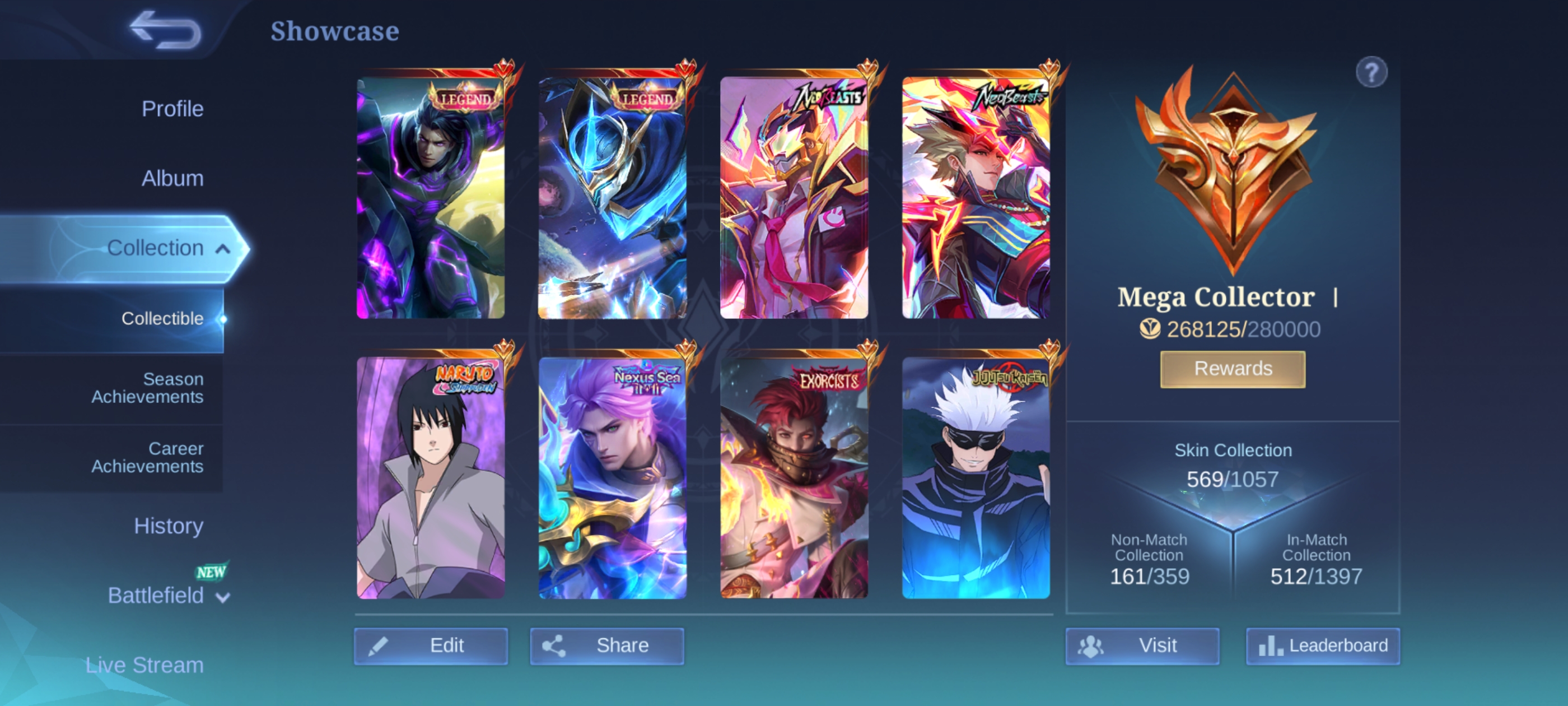Switch to the History tab
The image size is (1568, 706).
point(168,526)
